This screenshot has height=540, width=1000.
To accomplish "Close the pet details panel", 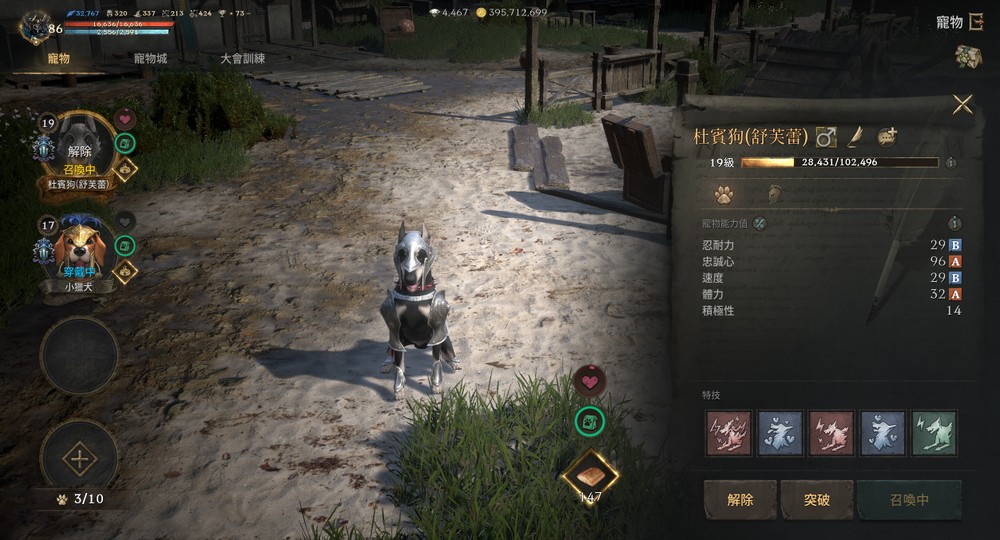I will (962, 105).
